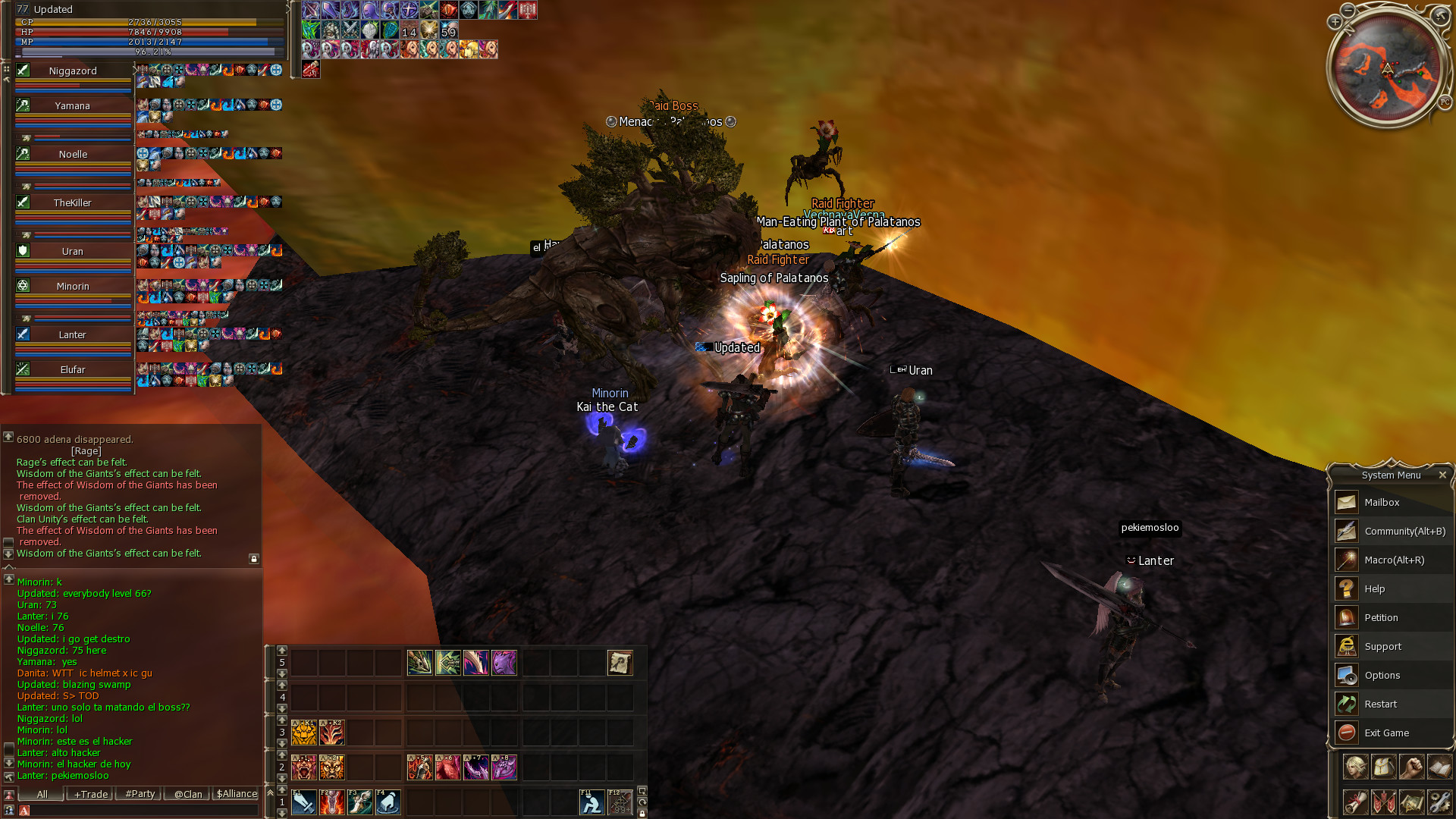Image resolution: width=1456 pixels, height=819 pixels.
Task: Select party member Elufar
Action: (x=73, y=370)
